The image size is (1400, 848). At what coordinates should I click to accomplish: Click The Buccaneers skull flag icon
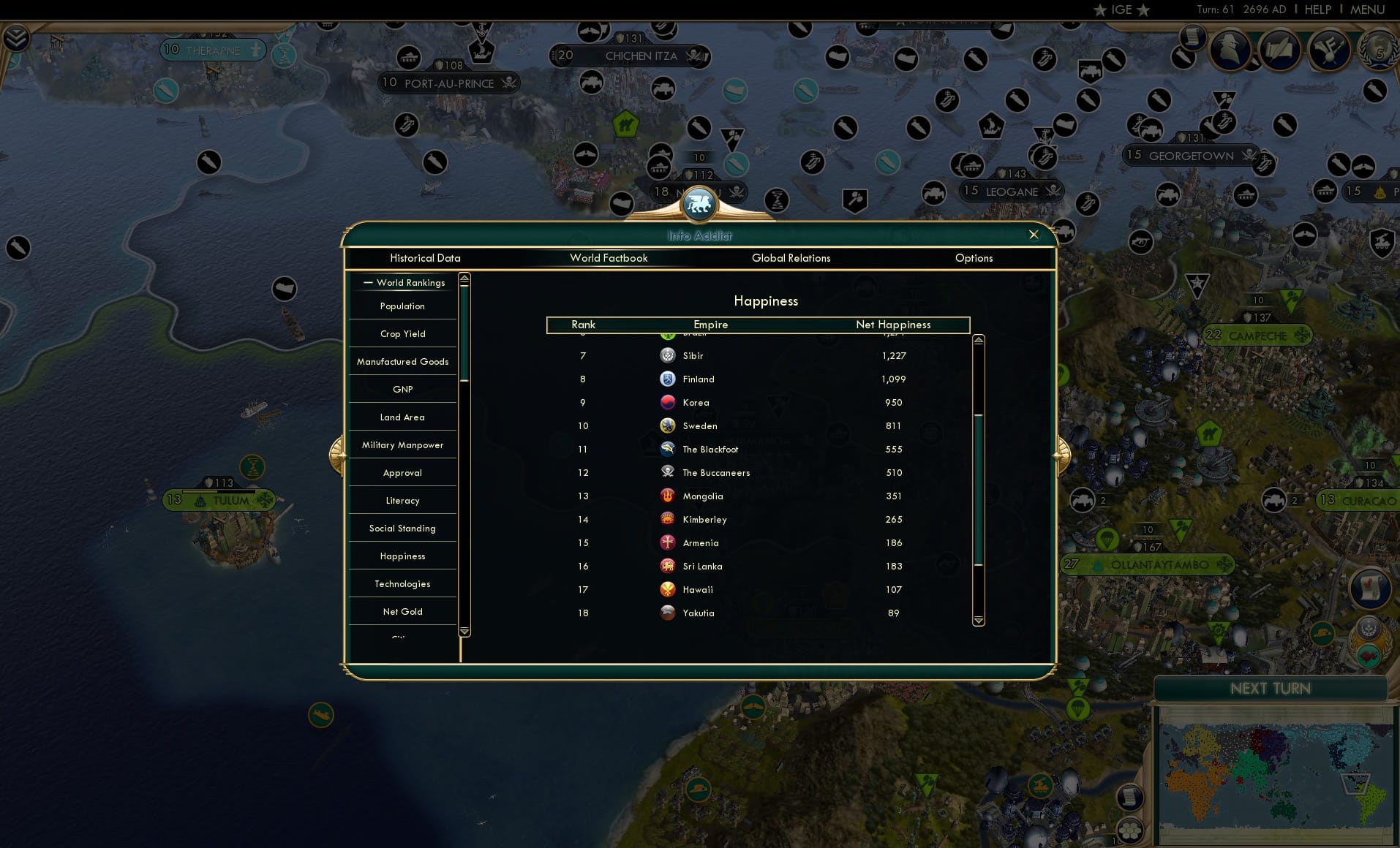click(x=668, y=472)
